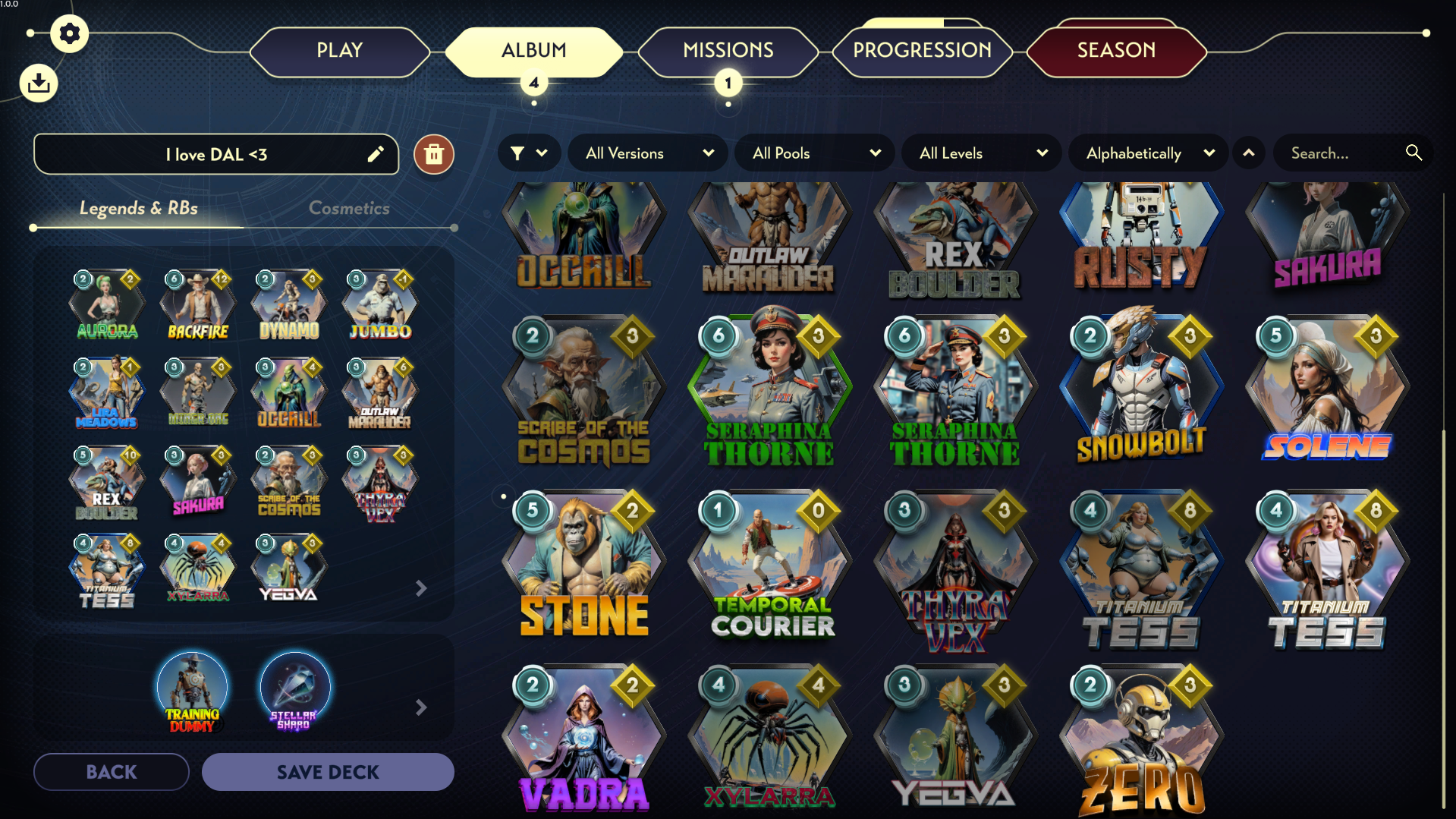Open the SEASON tab
1456x819 pixels.
pos(1116,51)
